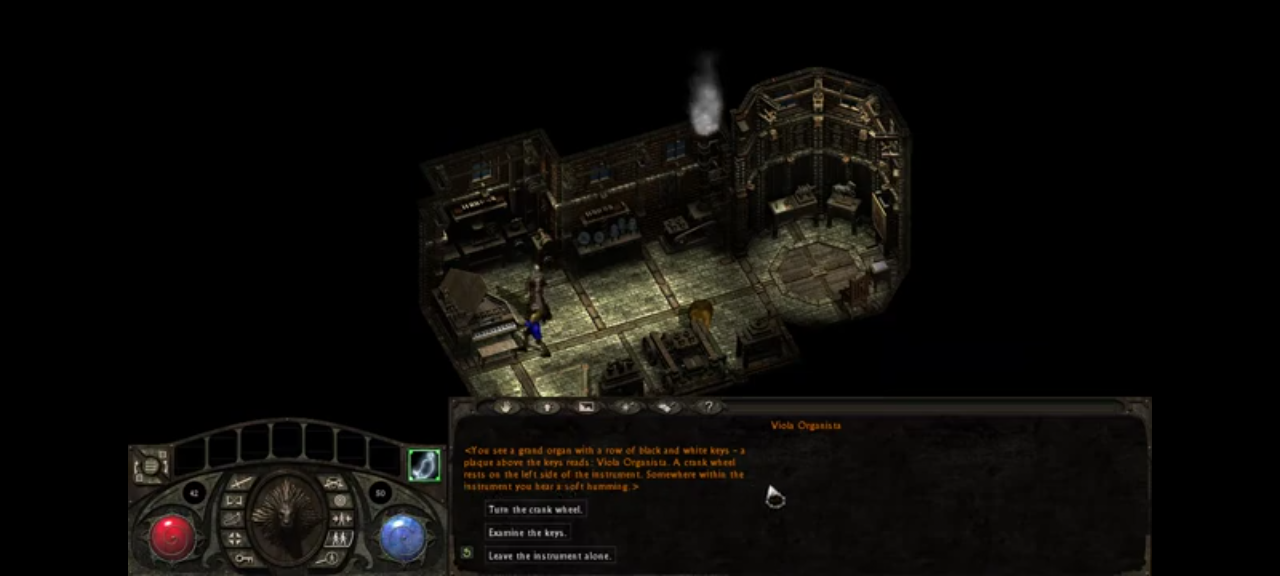This screenshot has height=576, width=1280.
Task: Select the glowing green-framed skill icon
Action: tap(424, 464)
